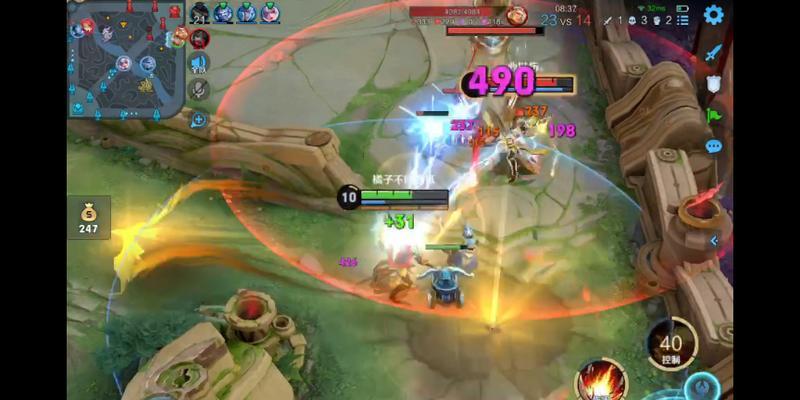Tap the blue plus circle button
The height and width of the screenshot is (400, 800).
point(199,120)
